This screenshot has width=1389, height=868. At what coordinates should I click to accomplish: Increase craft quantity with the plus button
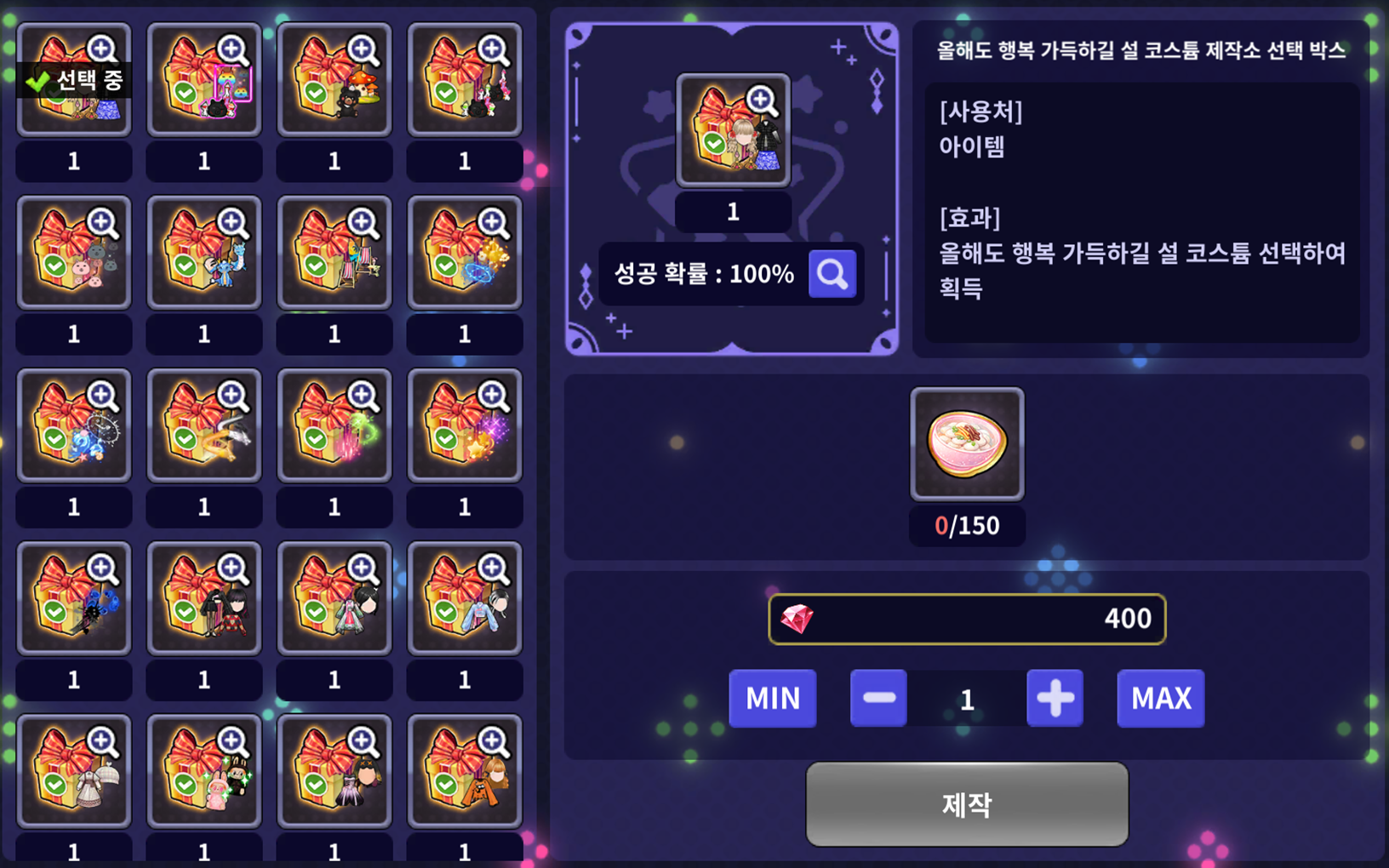(x=1055, y=699)
